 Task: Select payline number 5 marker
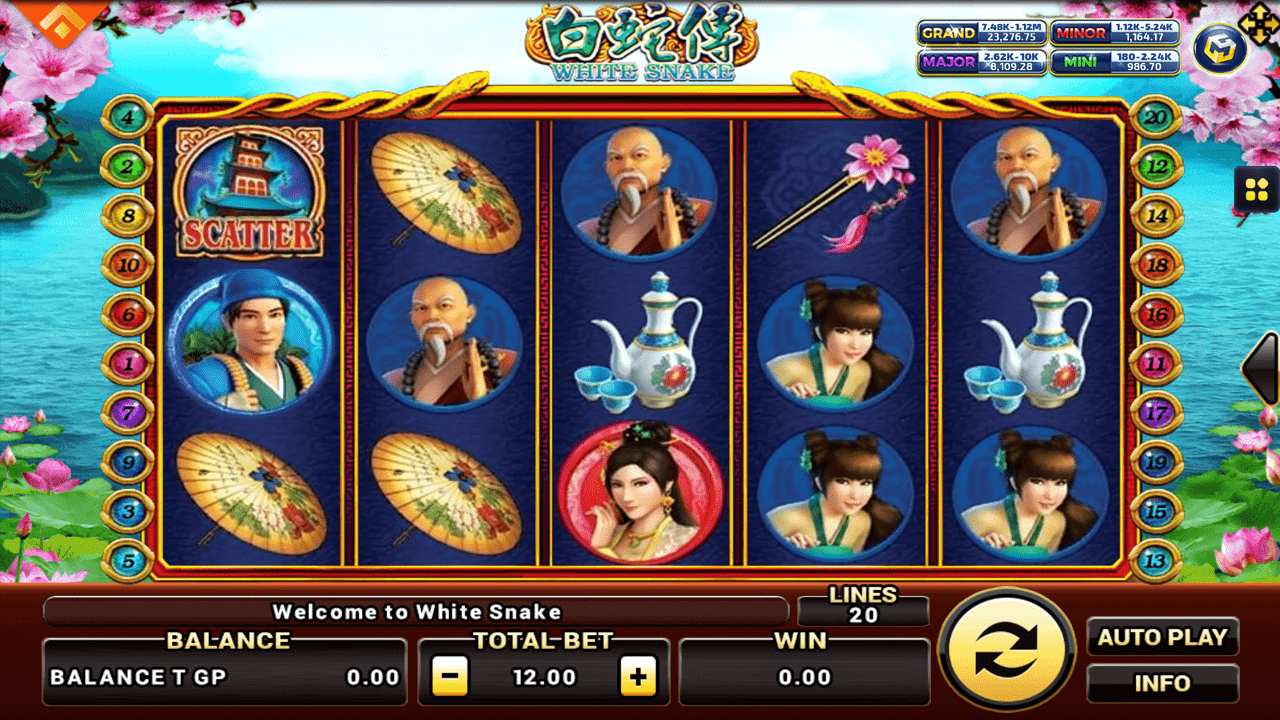point(128,561)
